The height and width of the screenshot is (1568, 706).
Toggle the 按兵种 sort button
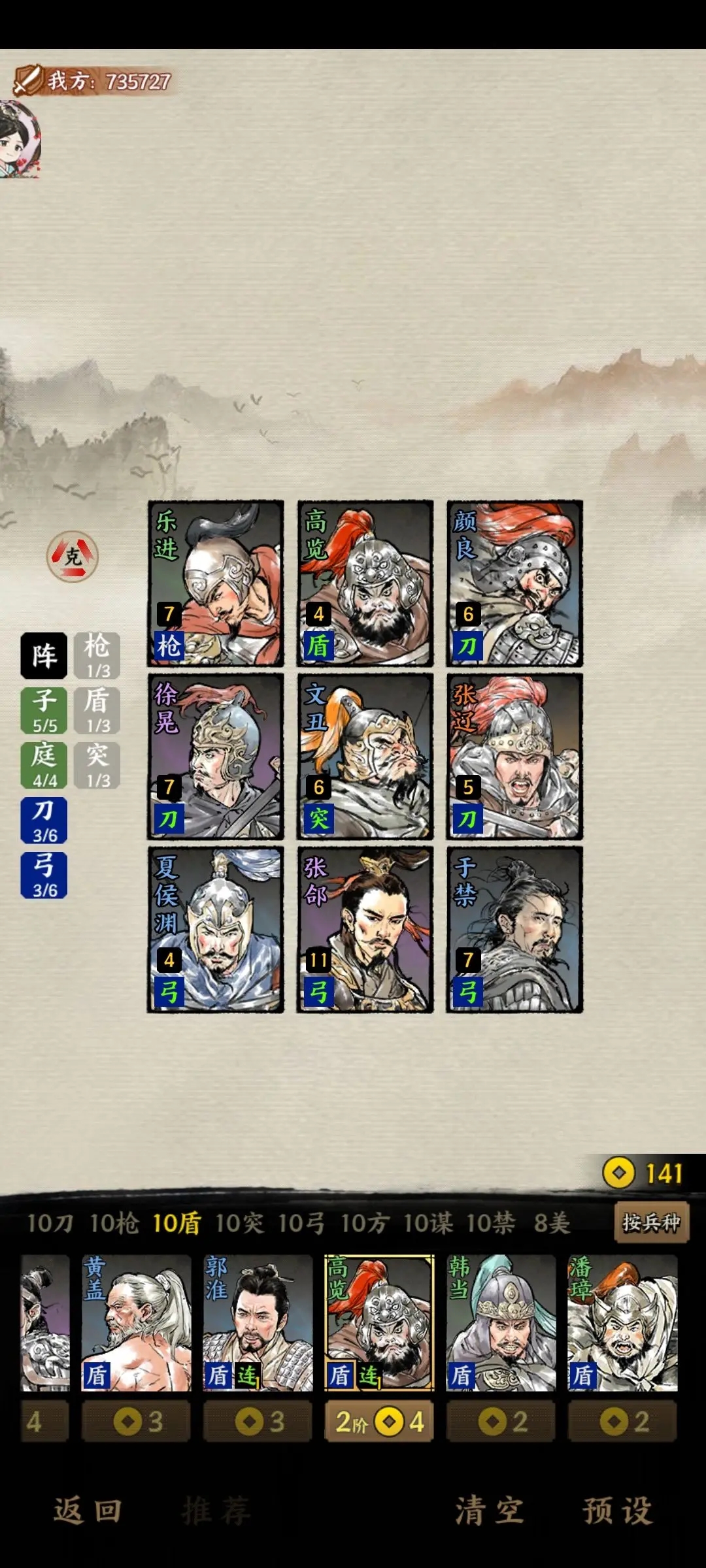pos(650,1222)
